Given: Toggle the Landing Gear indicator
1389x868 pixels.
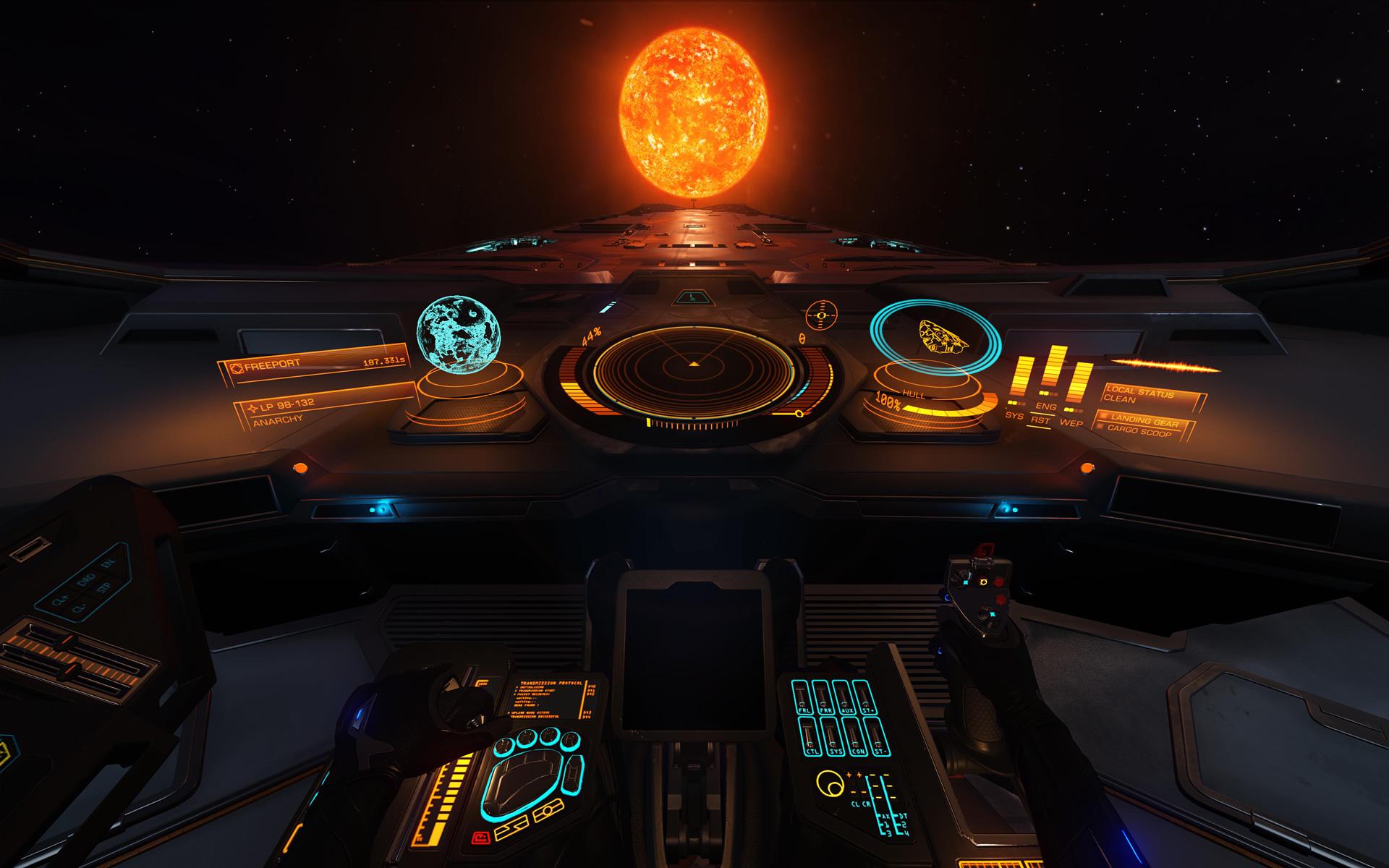Looking at the screenshot, I should [1144, 421].
